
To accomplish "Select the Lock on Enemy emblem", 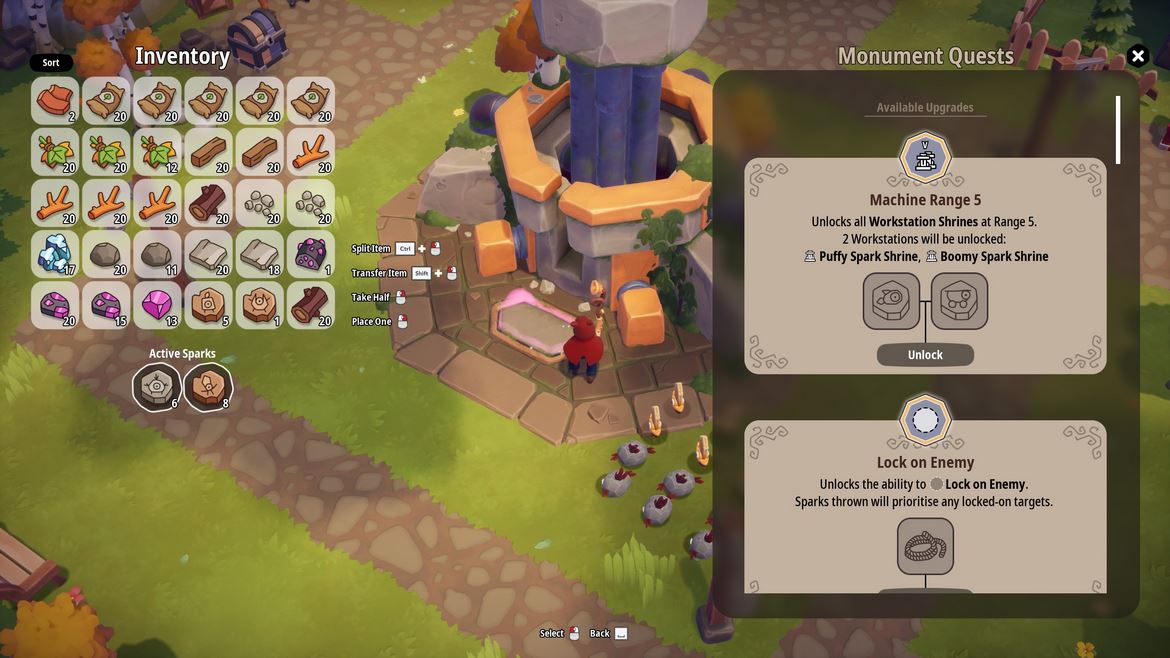I will (x=925, y=420).
